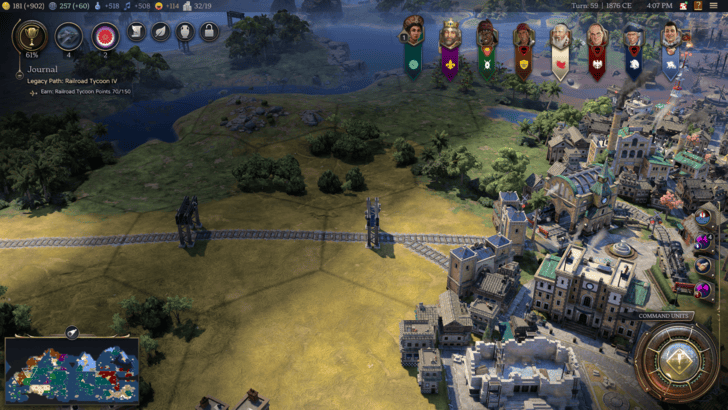
Task: Open the scroll-shaped policies icon
Action: [136, 32]
